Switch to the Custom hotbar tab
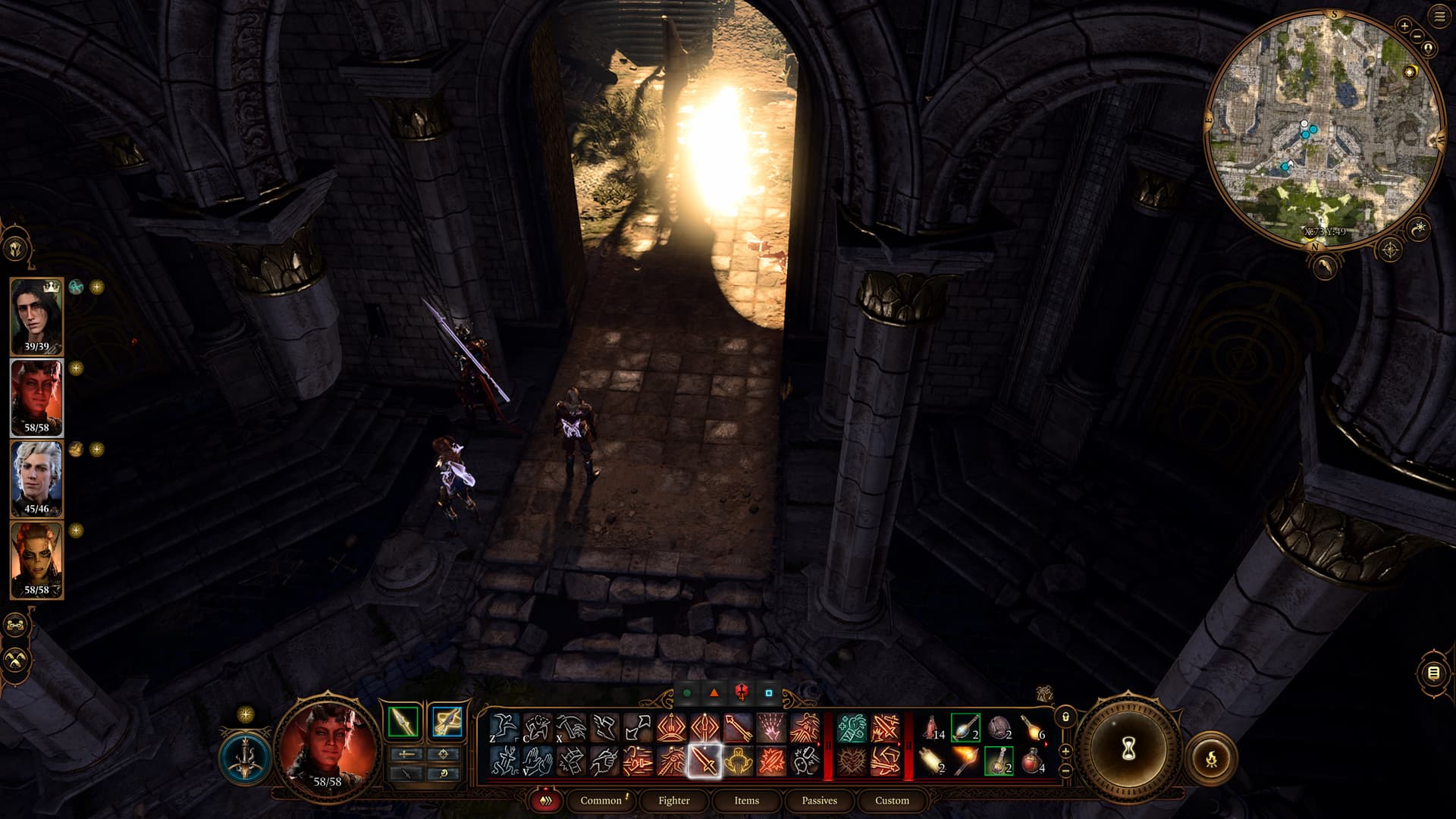1456x819 pixels. click(x=892, y=800)
